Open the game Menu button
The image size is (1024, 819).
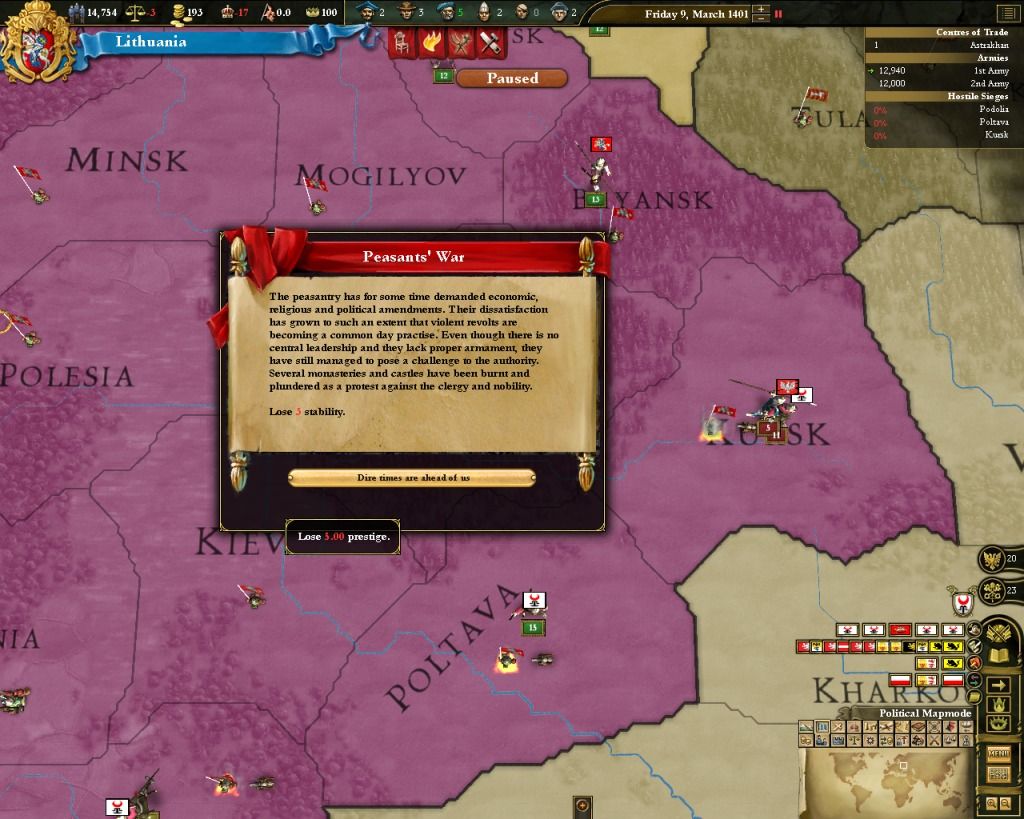coord(997,754)
